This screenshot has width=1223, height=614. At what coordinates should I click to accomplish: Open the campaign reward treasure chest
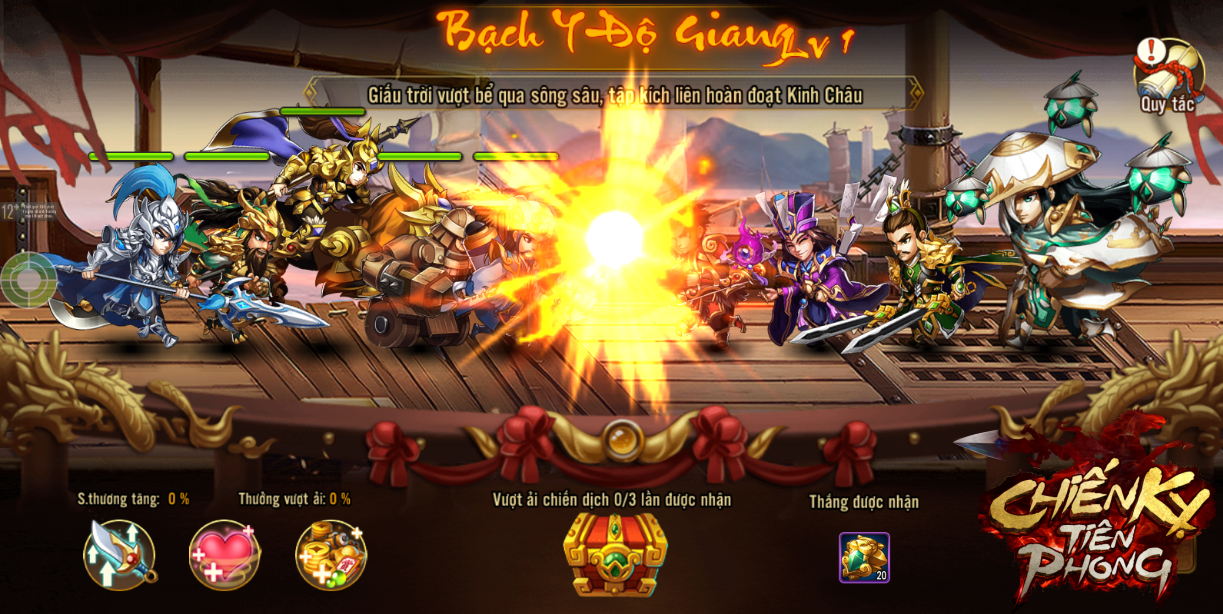[x=614, y=555]
